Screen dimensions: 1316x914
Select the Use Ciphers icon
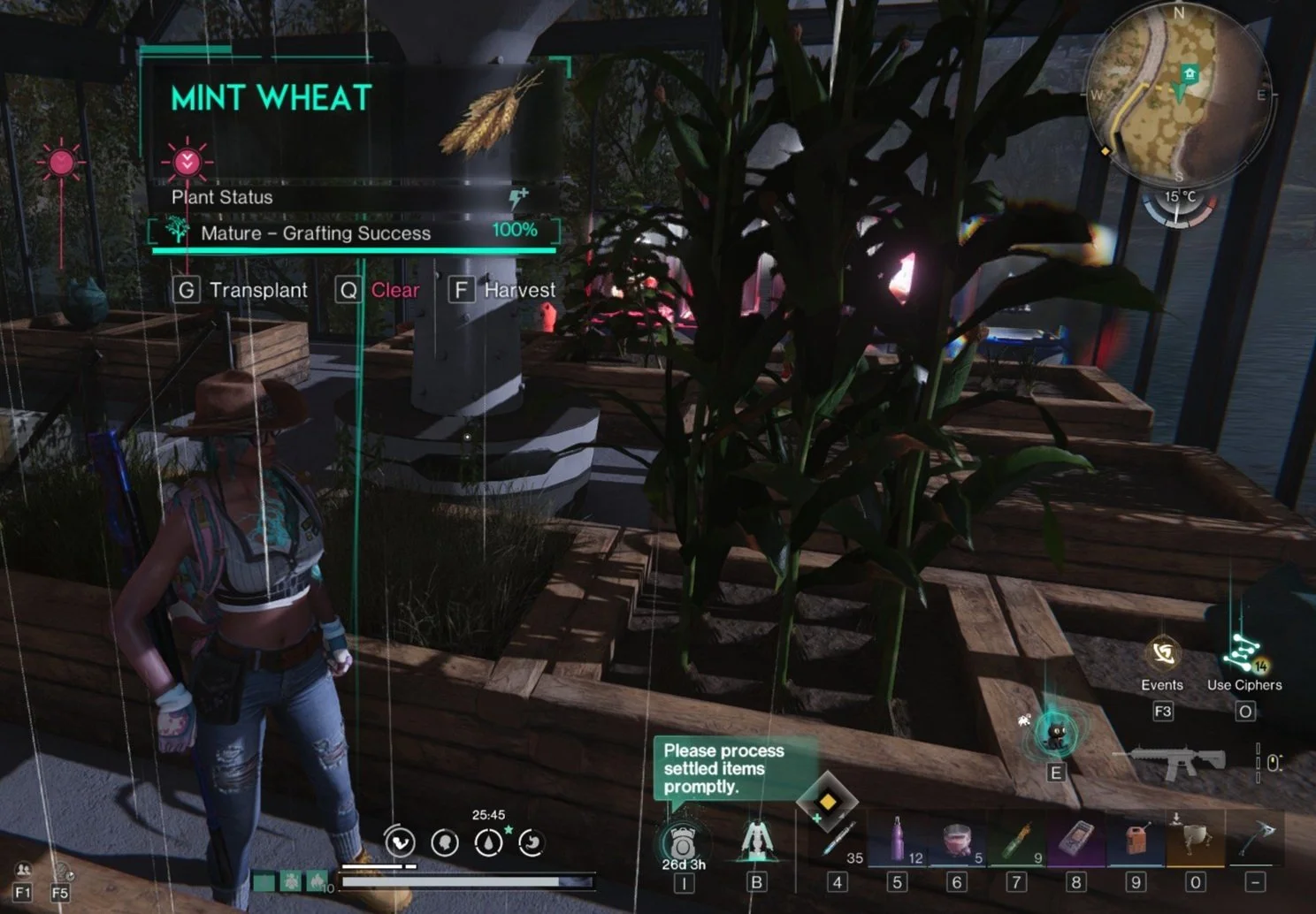pyautogui.click(x=1243, y=656)
